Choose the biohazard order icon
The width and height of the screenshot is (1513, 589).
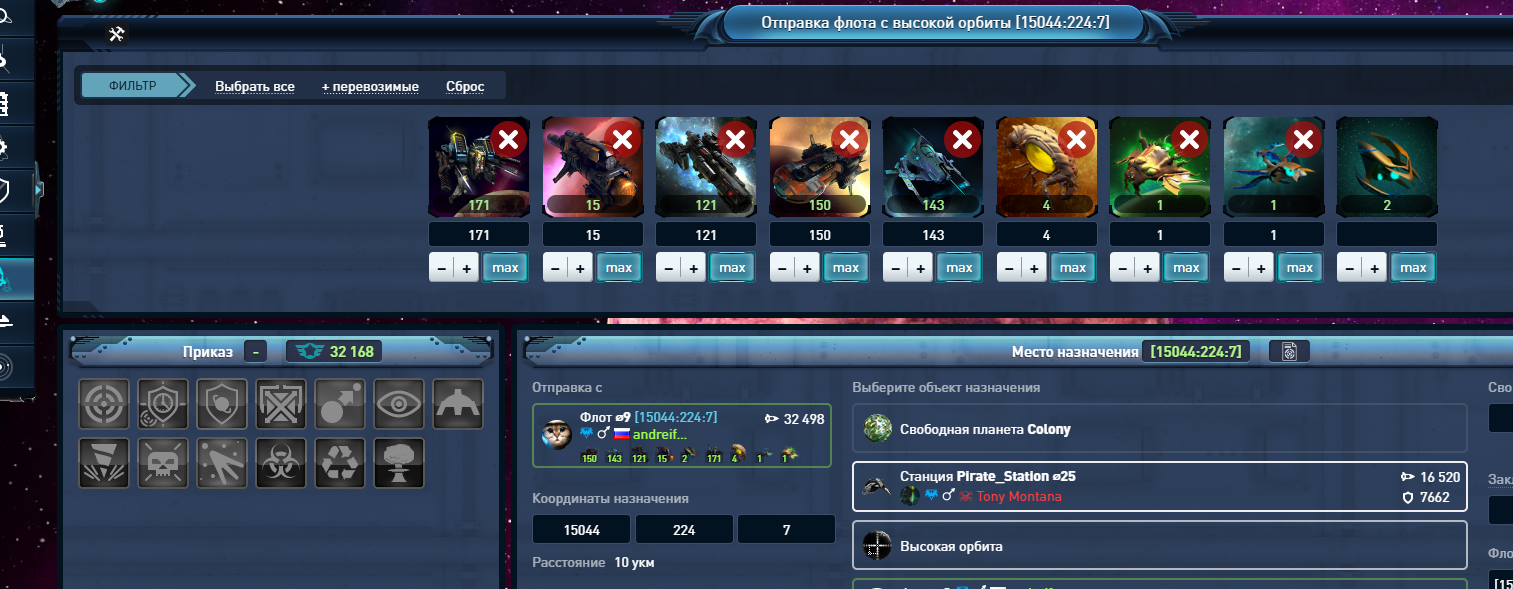[281, 463]
